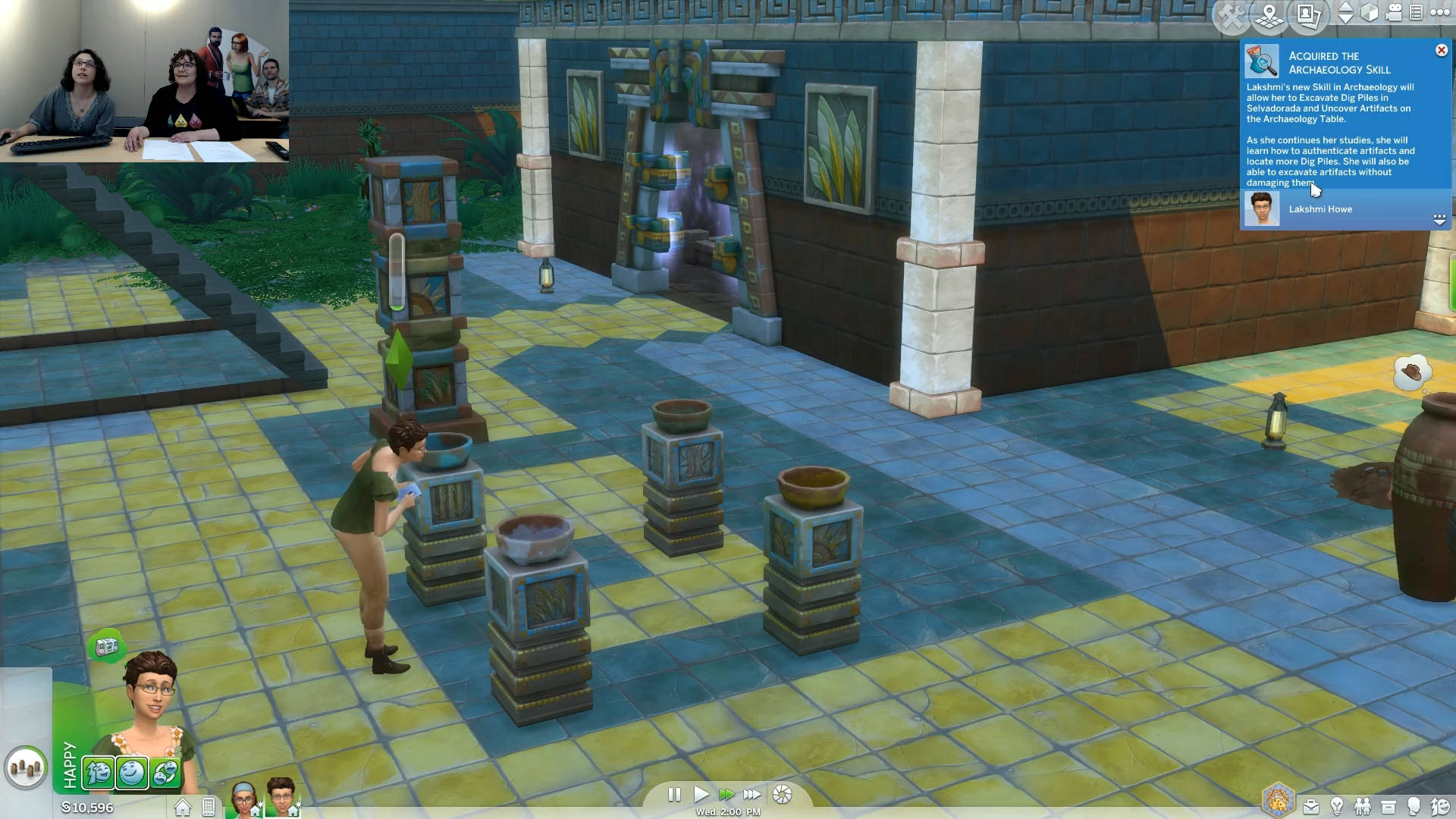Open the needs panel smiley icon

tap(1440, 807)
